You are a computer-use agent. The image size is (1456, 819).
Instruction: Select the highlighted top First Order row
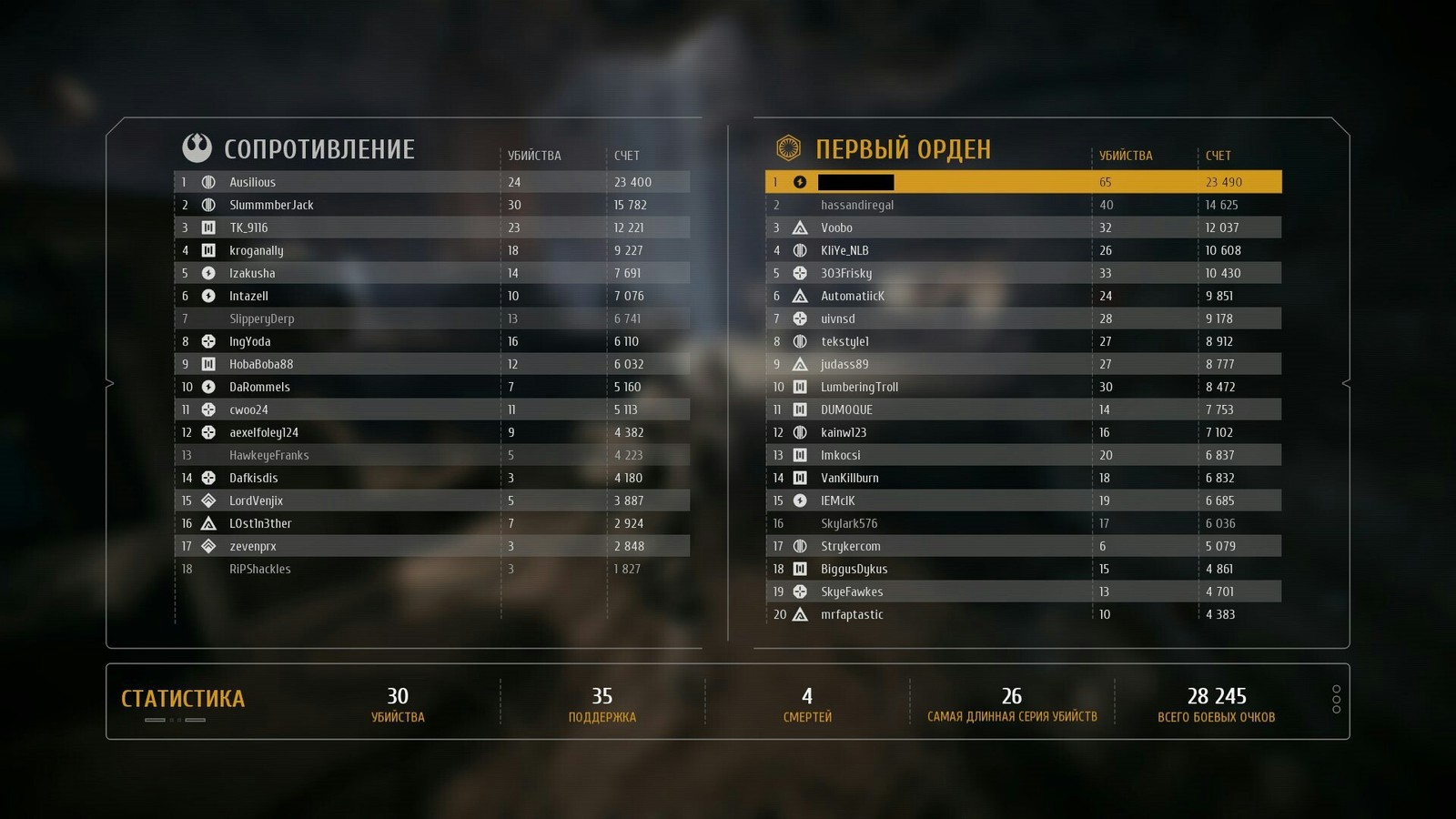pyautogui.click(x=1023, y=182)
